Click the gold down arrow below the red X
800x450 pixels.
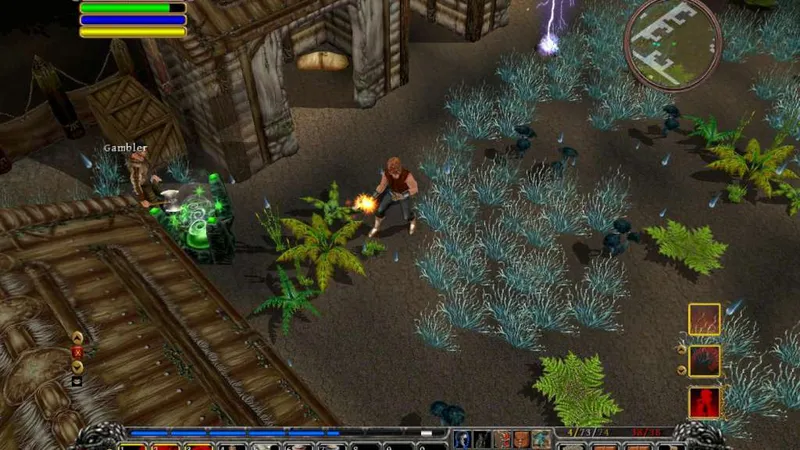77,366
